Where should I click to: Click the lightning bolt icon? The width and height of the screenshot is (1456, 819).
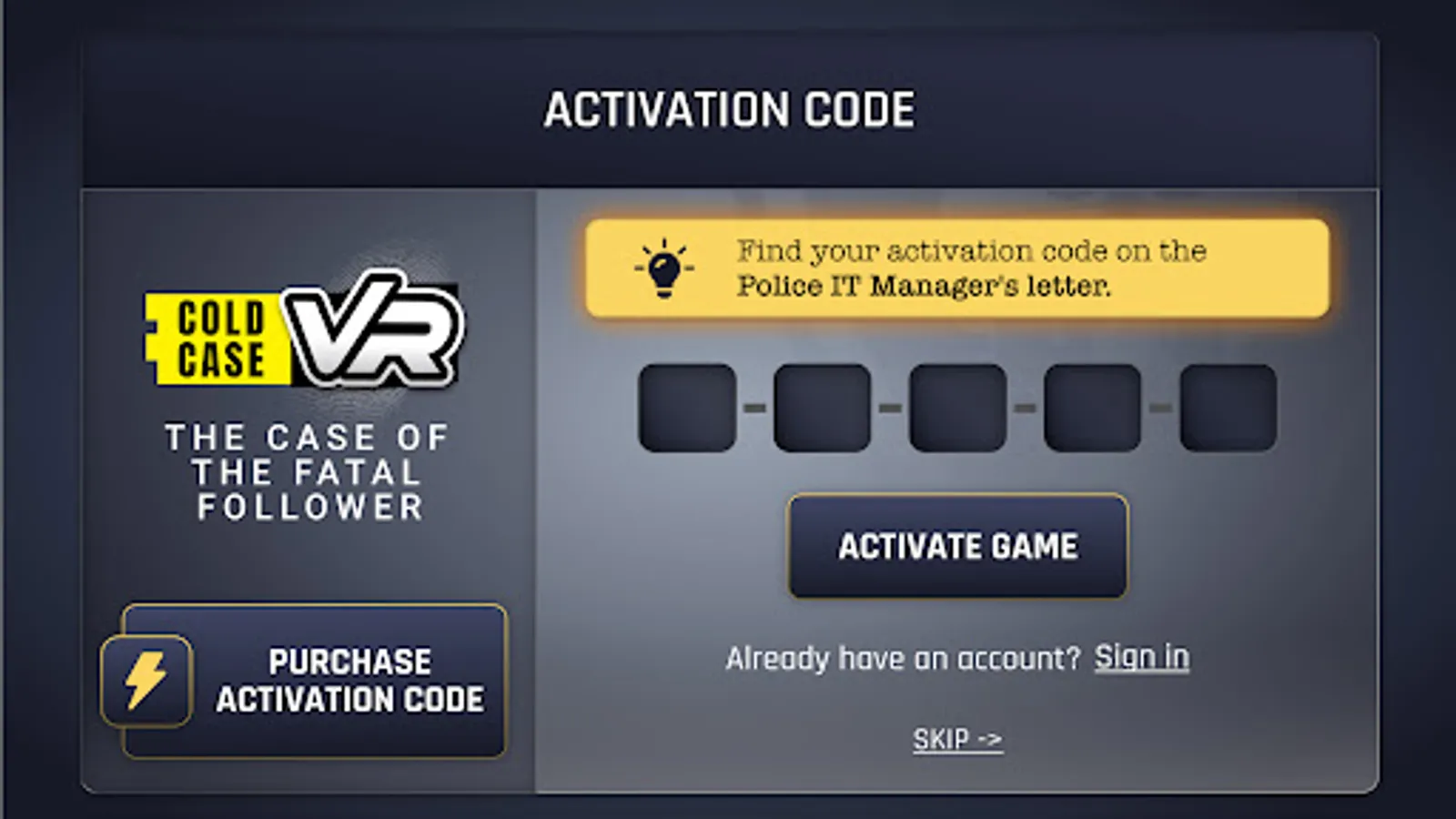pyautogui.click(x=146, y=679)
